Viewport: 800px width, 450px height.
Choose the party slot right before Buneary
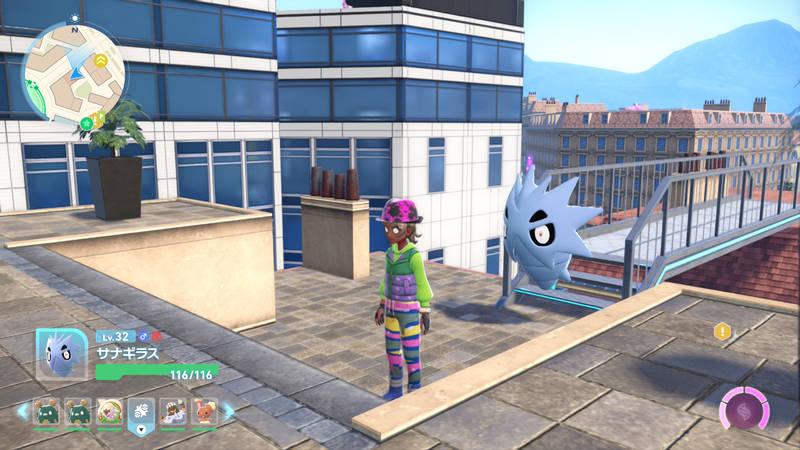[x=173, y=412]
